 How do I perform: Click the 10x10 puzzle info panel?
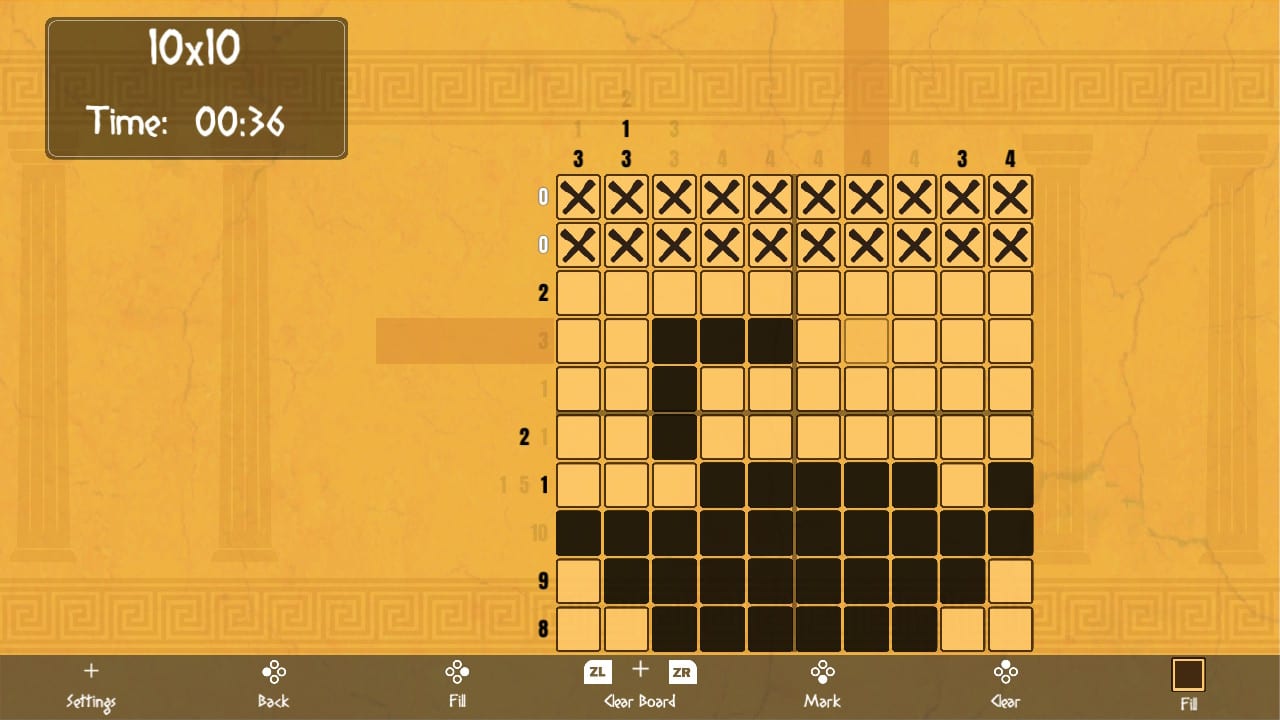point(196,45)
